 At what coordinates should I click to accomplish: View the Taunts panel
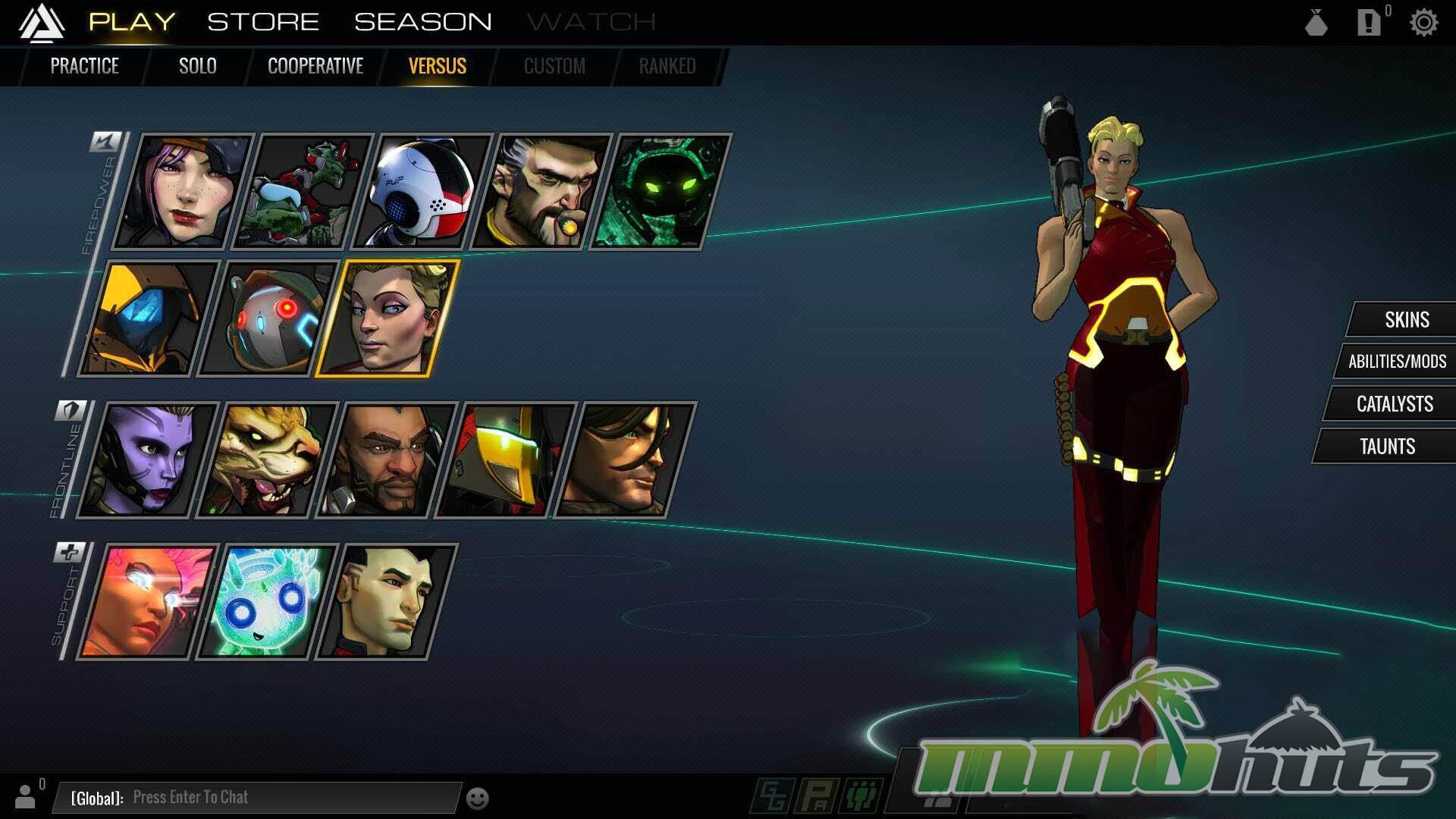click(1387, 447)
